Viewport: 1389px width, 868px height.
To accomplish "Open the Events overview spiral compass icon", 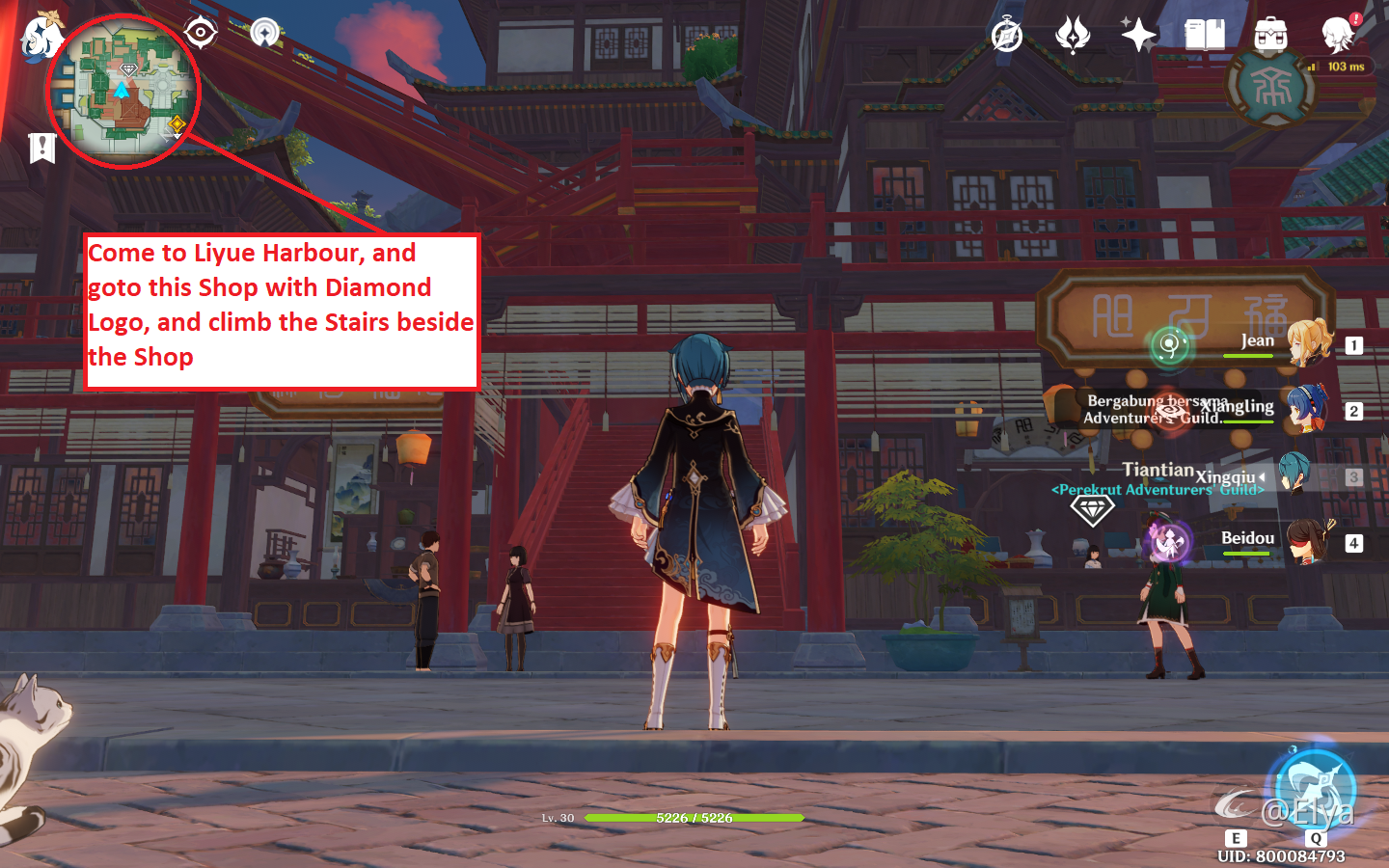I will tap(1006, 35).
